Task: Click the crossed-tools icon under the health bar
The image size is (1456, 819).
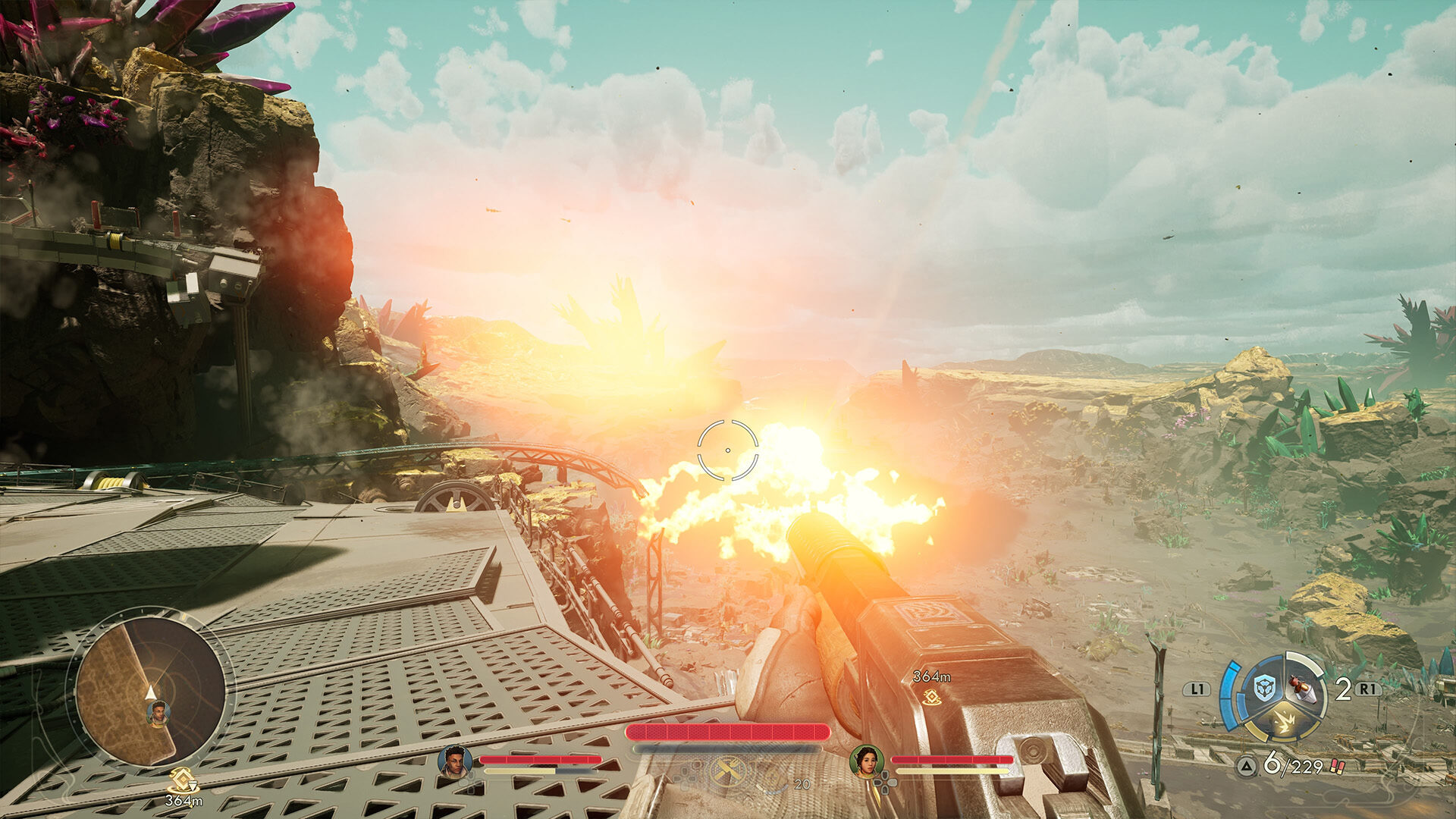Action: point(726,773)
